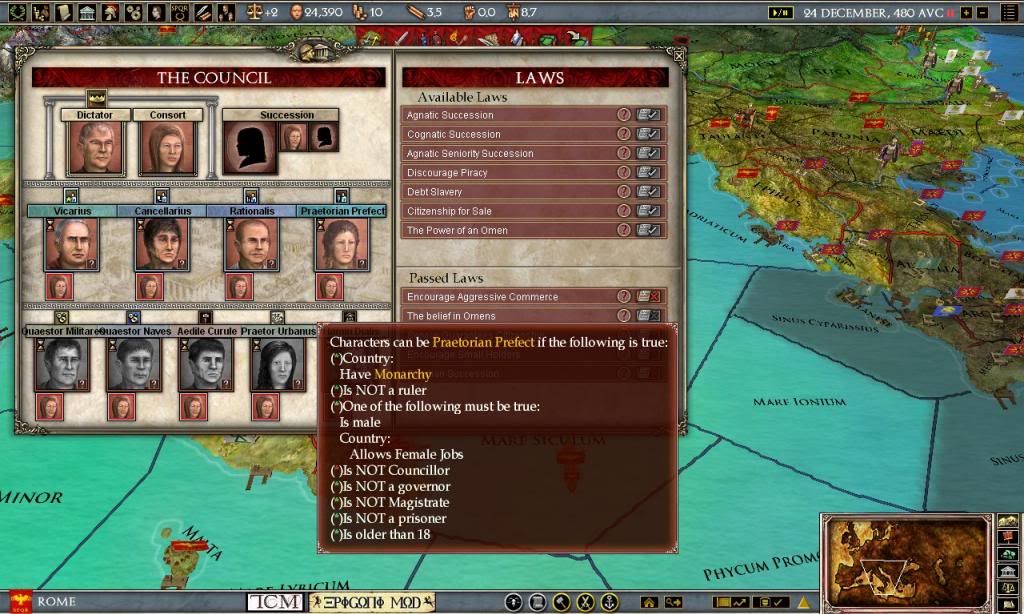1024x614 pixels.
Task: Activate the anchor naval button
Action: pos(609,602)
